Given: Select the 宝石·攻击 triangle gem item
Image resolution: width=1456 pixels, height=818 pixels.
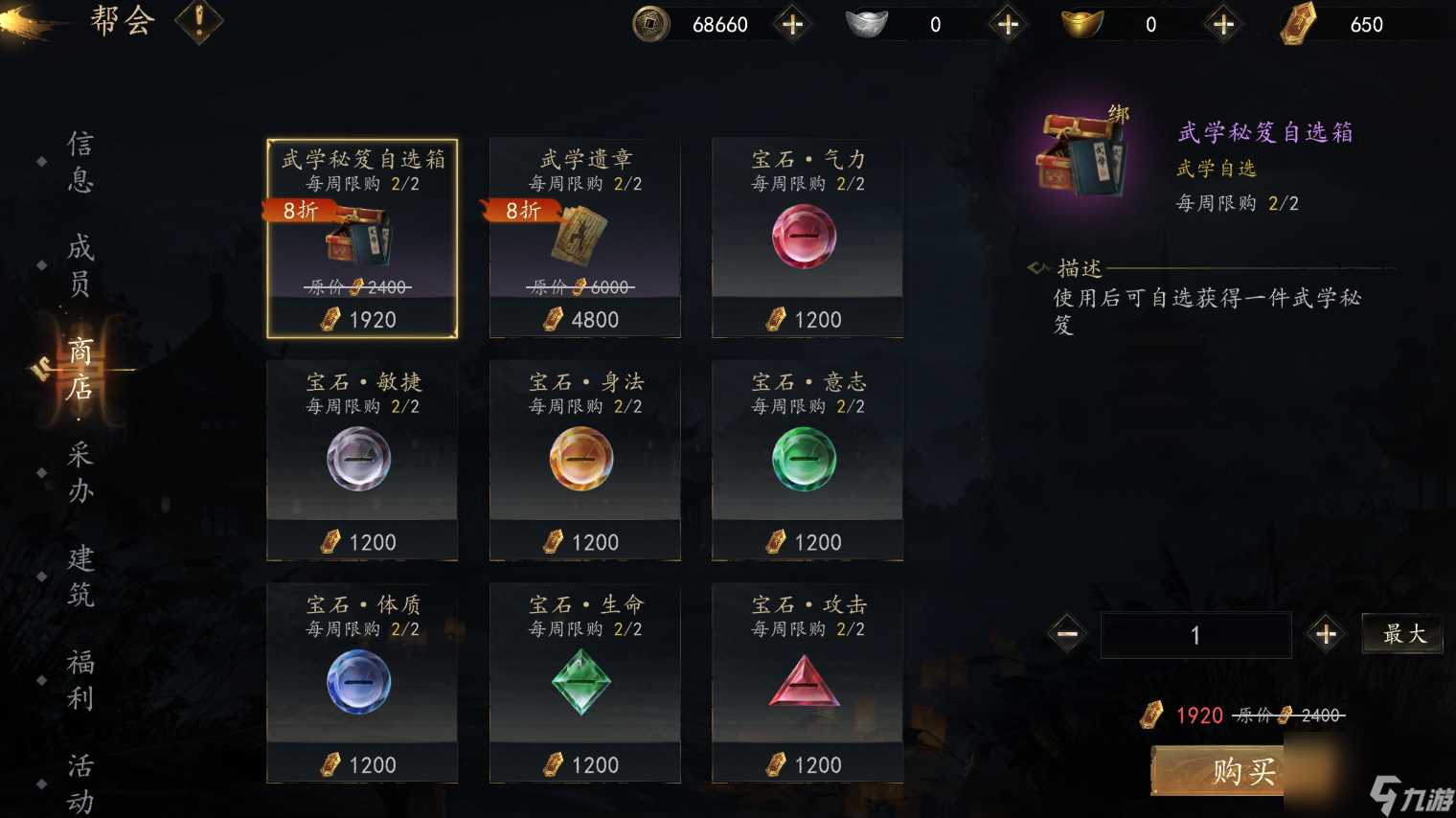Looking at the screenshot, I should coord(807,682).
